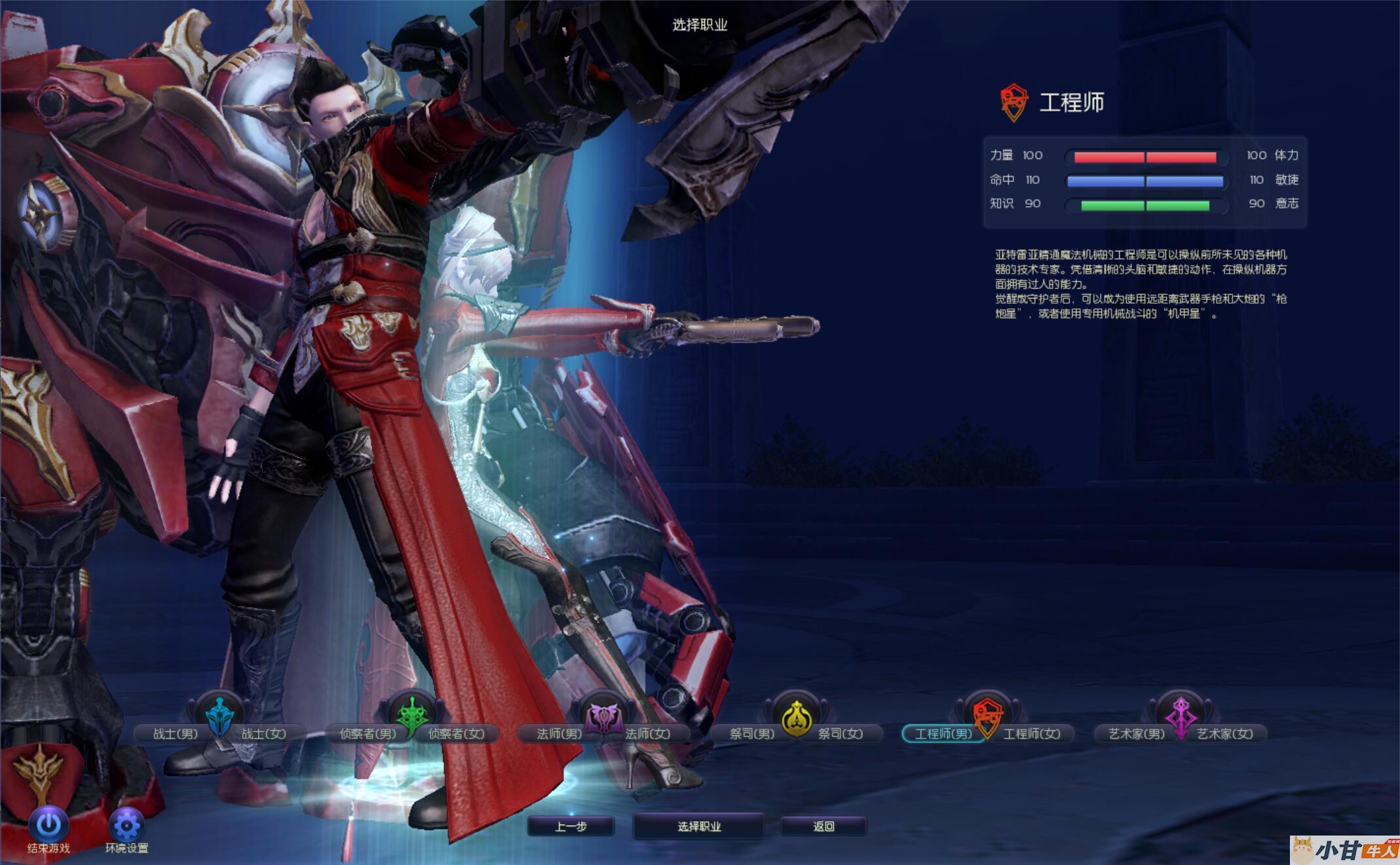
Task: Choose the 战士(女) class option
Action: click(x=264, y=734)
